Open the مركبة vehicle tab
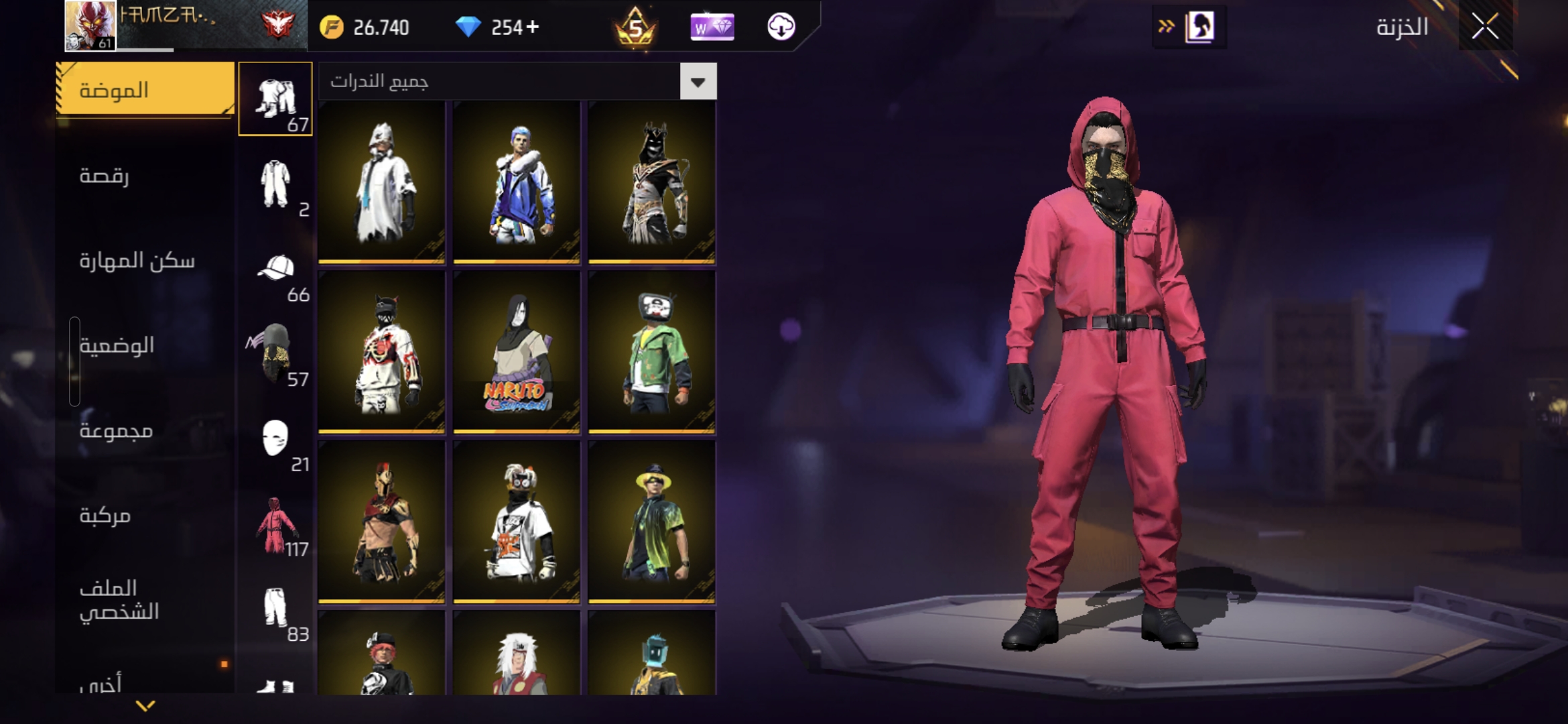 pos(105,515)
